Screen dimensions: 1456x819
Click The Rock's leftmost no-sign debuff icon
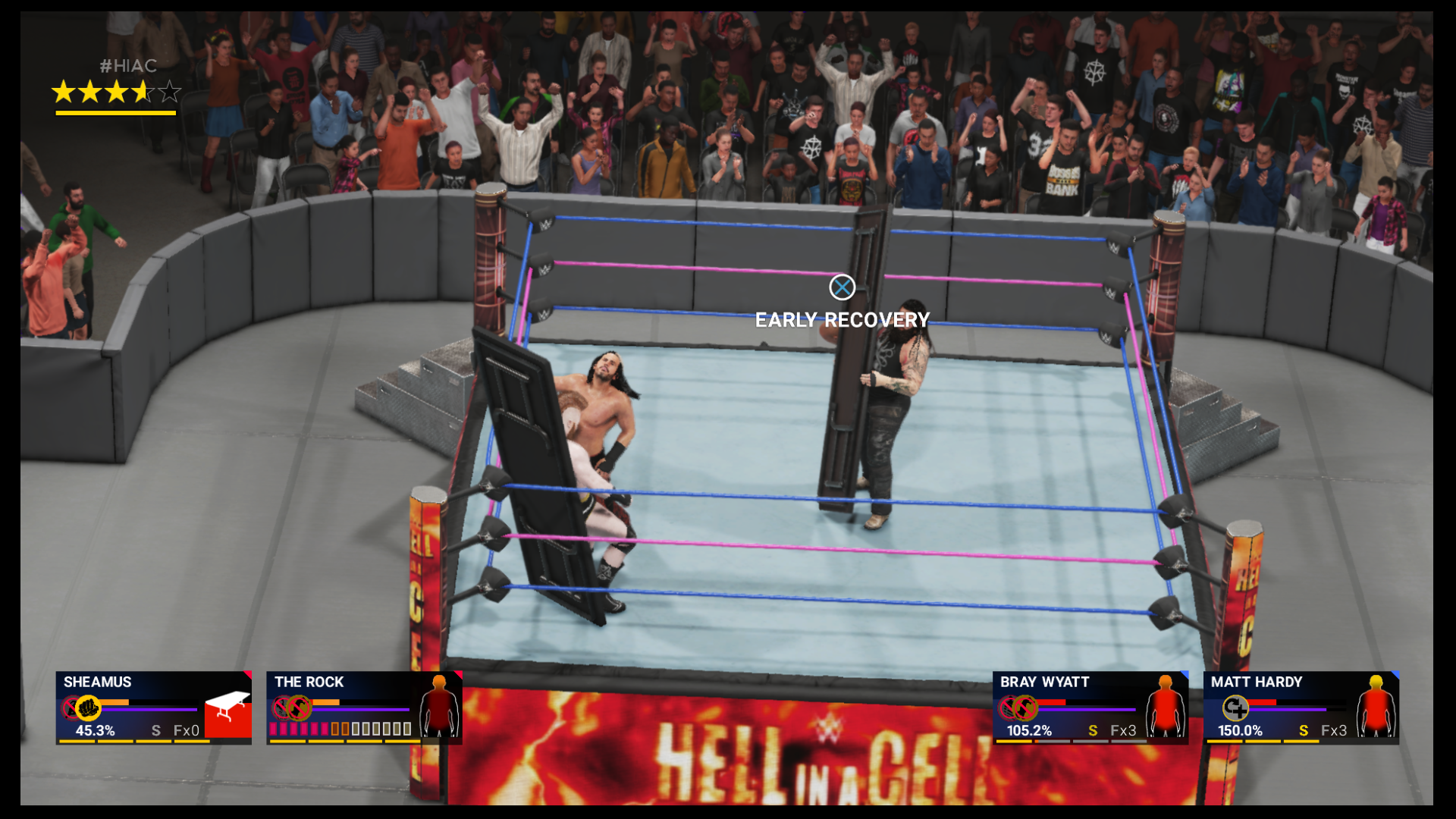point(281,708)
